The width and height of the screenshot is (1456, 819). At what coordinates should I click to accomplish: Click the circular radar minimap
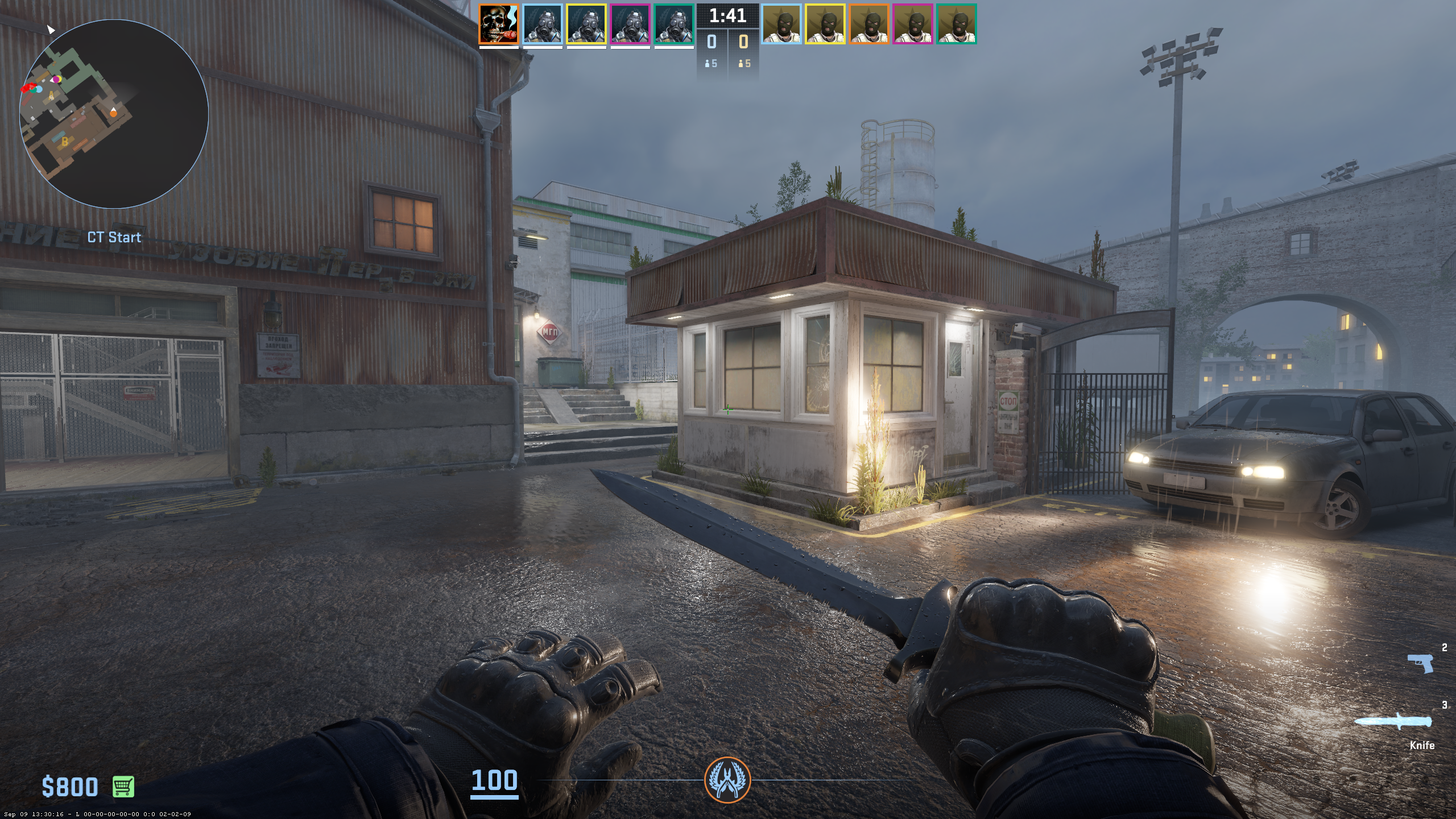coord(114,114)
